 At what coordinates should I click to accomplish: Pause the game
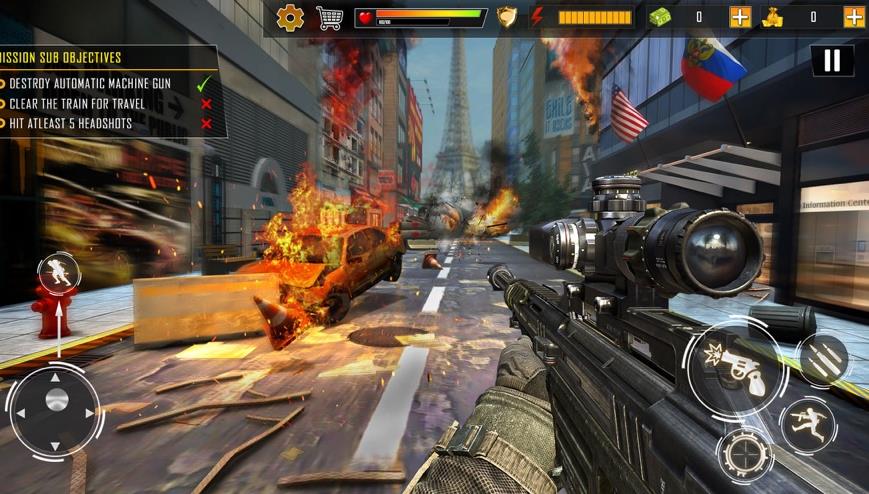pos(832,61)
